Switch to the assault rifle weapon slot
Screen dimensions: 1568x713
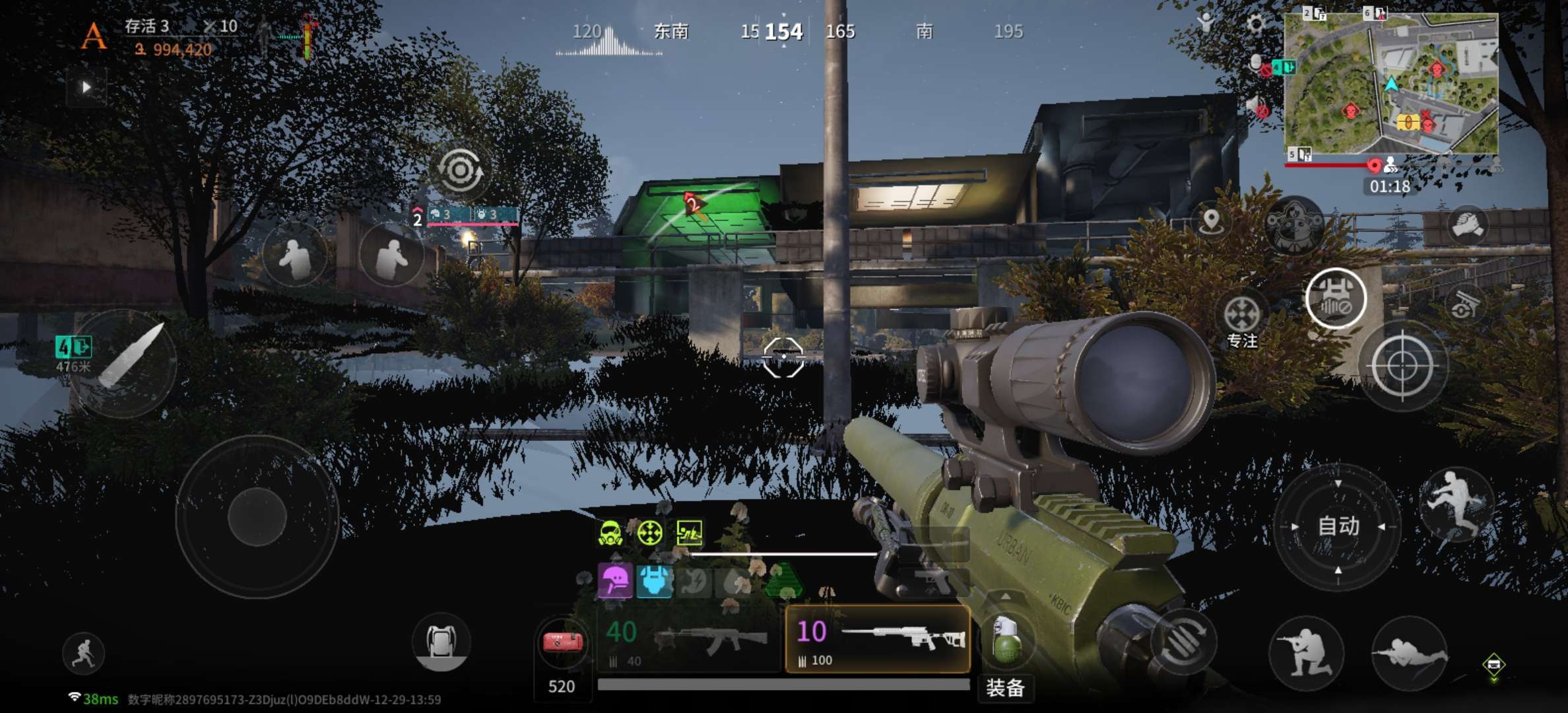(688, 638)
